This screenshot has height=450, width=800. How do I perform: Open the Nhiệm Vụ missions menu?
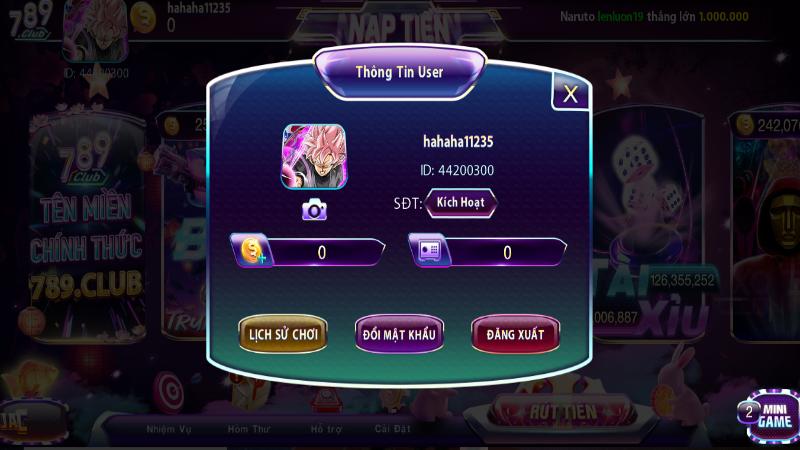point(168,429)
